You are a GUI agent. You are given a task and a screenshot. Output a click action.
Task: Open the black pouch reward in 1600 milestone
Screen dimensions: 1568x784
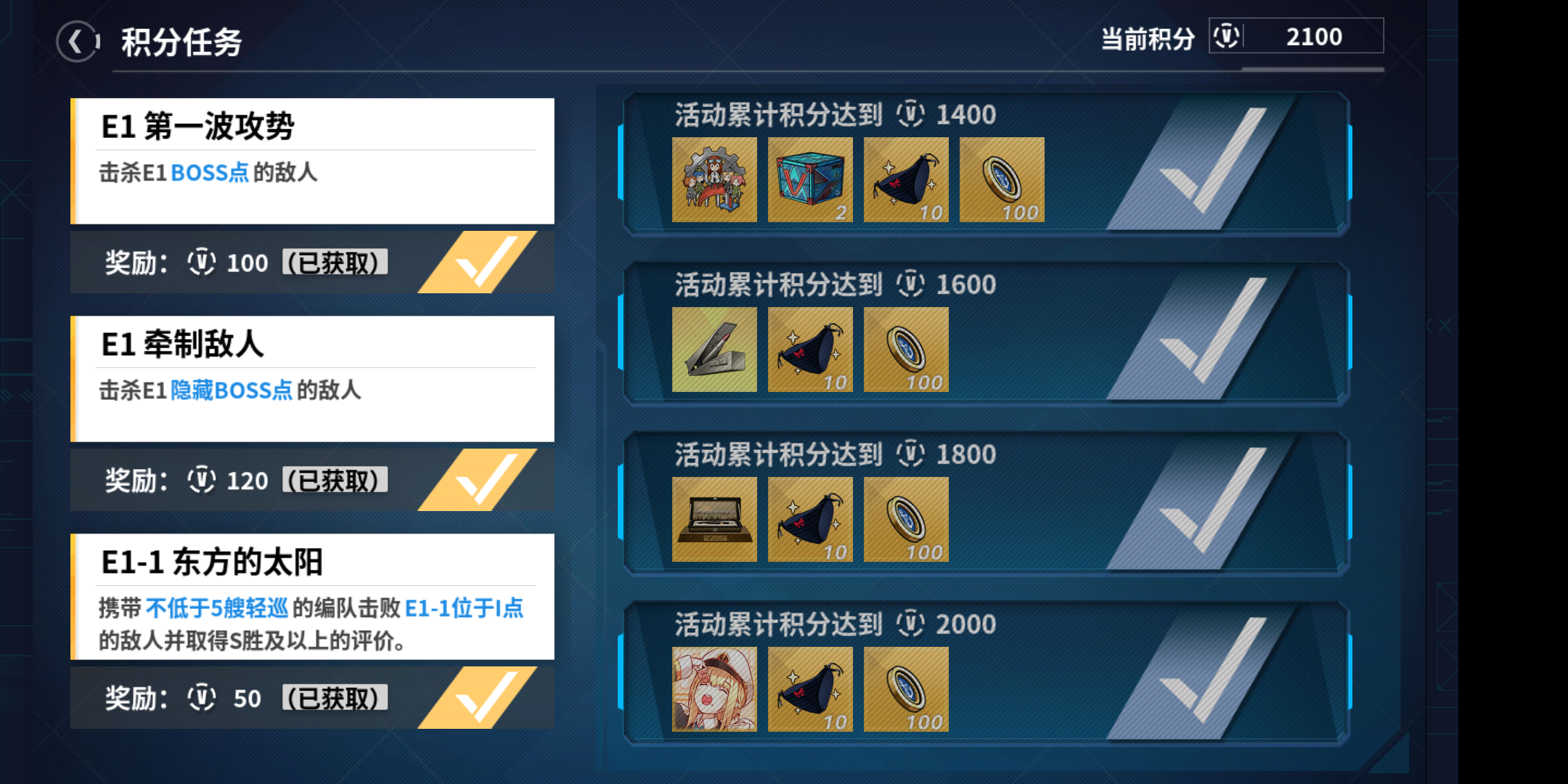coord(810,349)
